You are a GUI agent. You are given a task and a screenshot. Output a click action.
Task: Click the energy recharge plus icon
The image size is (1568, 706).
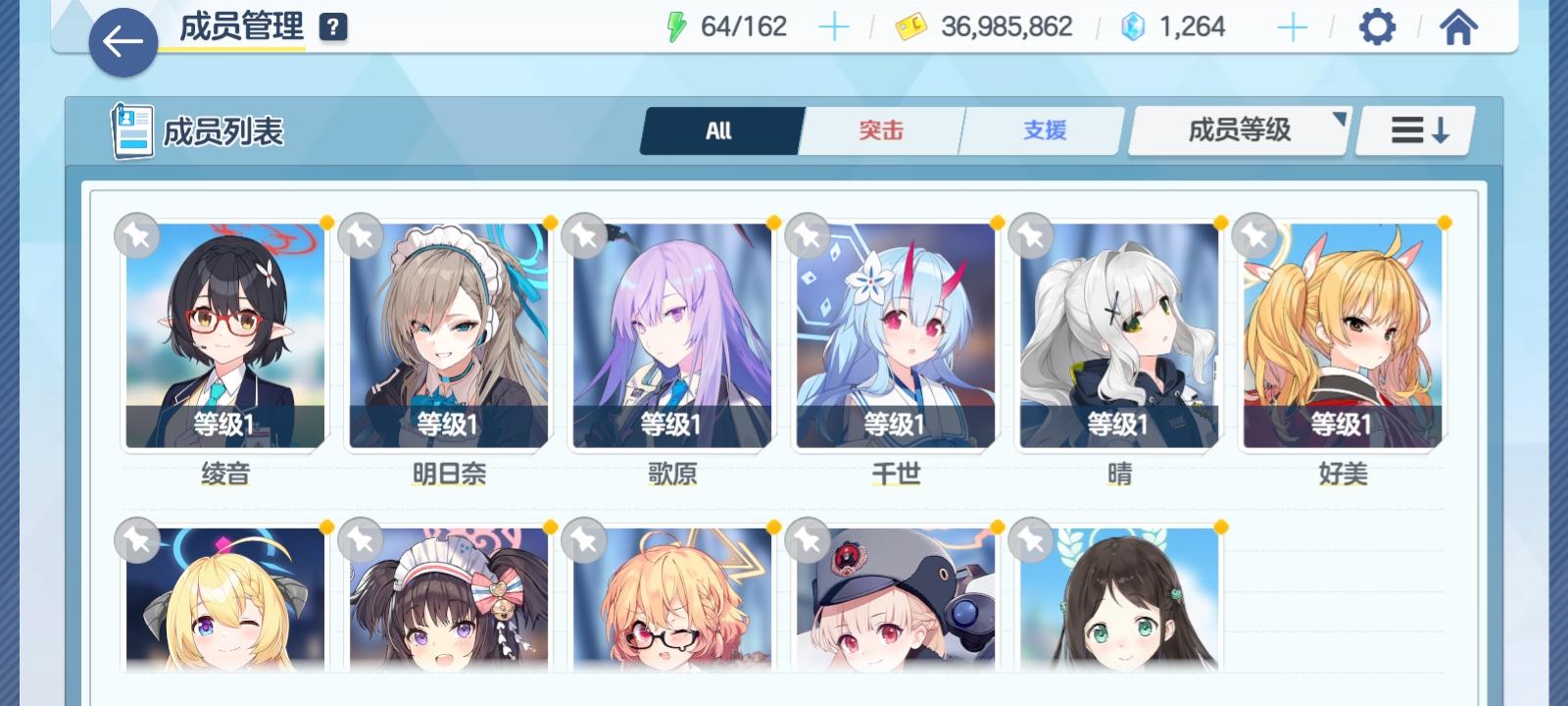pos(834,26)
